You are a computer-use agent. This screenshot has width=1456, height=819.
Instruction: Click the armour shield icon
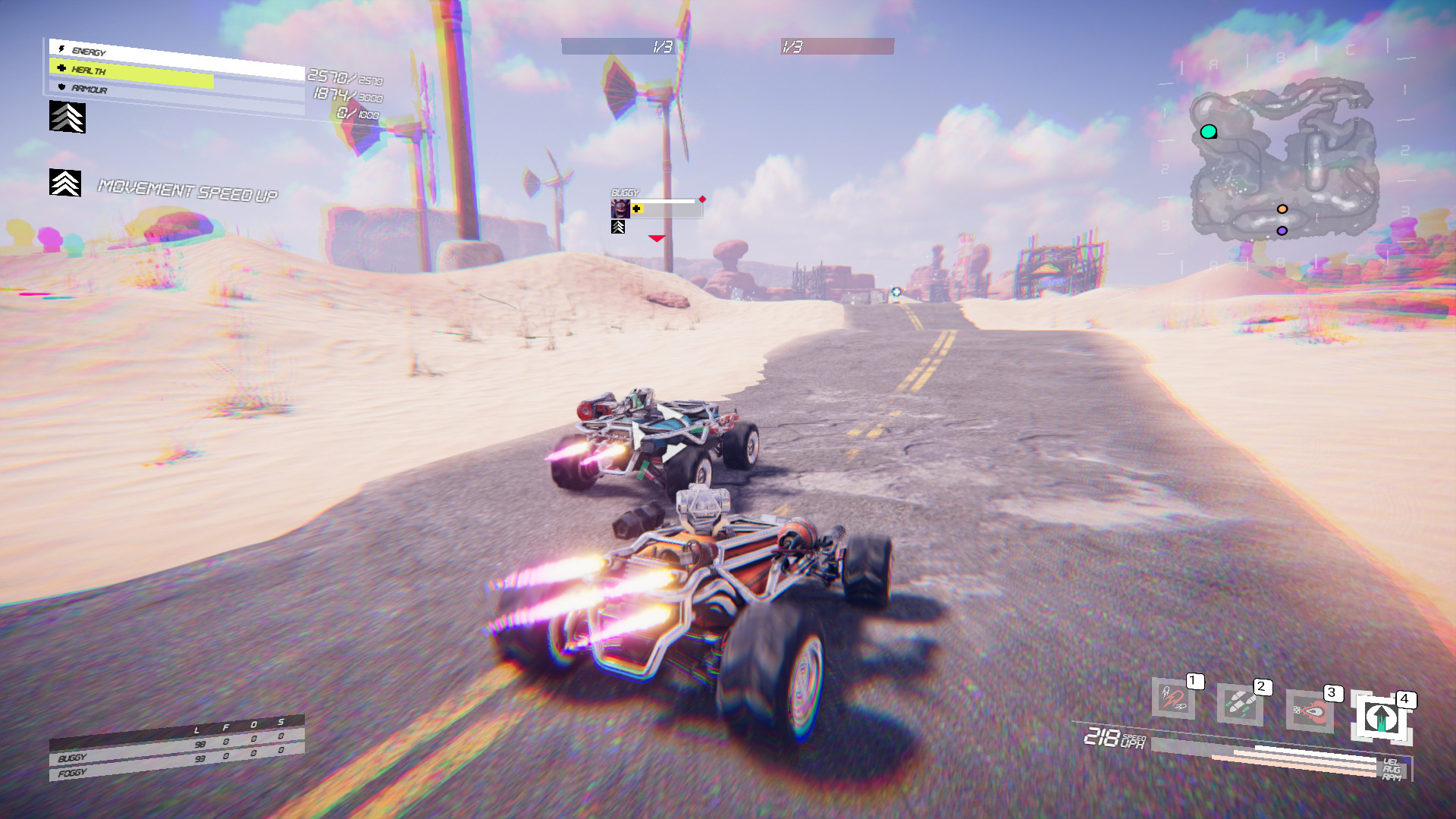pyautogui.click(x=62, y=88)
